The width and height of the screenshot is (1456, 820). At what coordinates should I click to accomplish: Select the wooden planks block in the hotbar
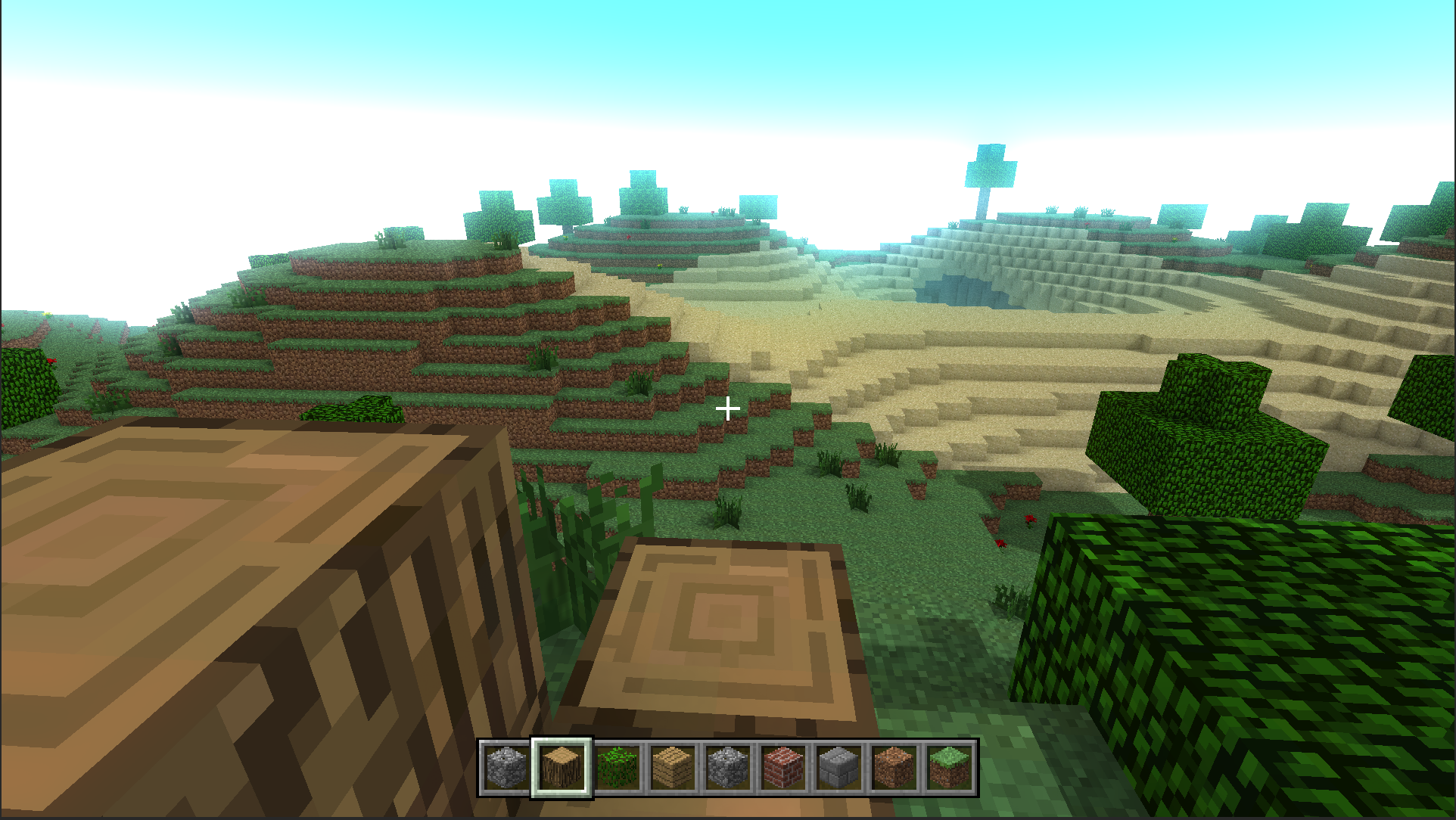[672, 767]
